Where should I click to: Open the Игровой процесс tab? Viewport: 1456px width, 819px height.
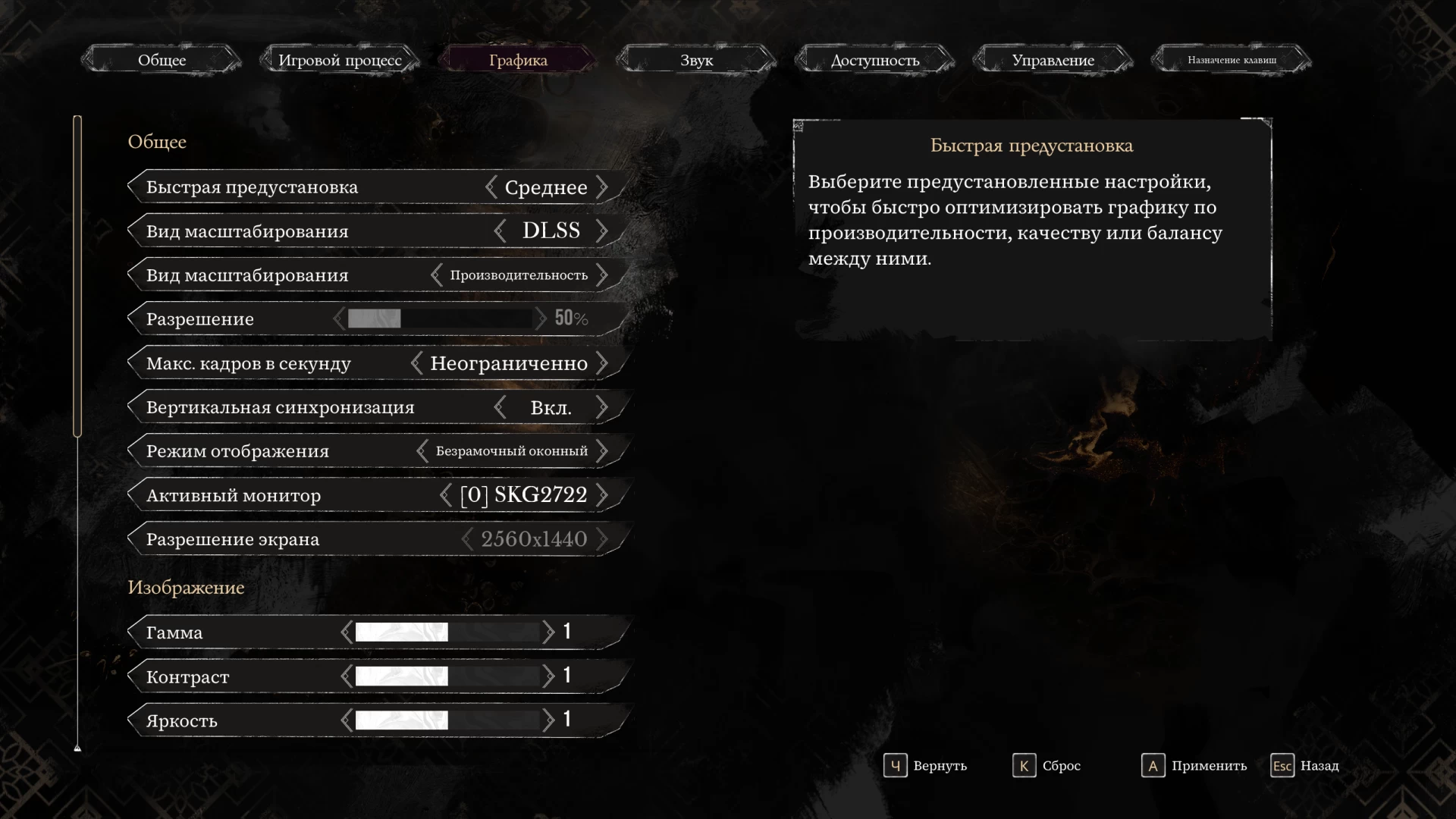tap(340, 60)
